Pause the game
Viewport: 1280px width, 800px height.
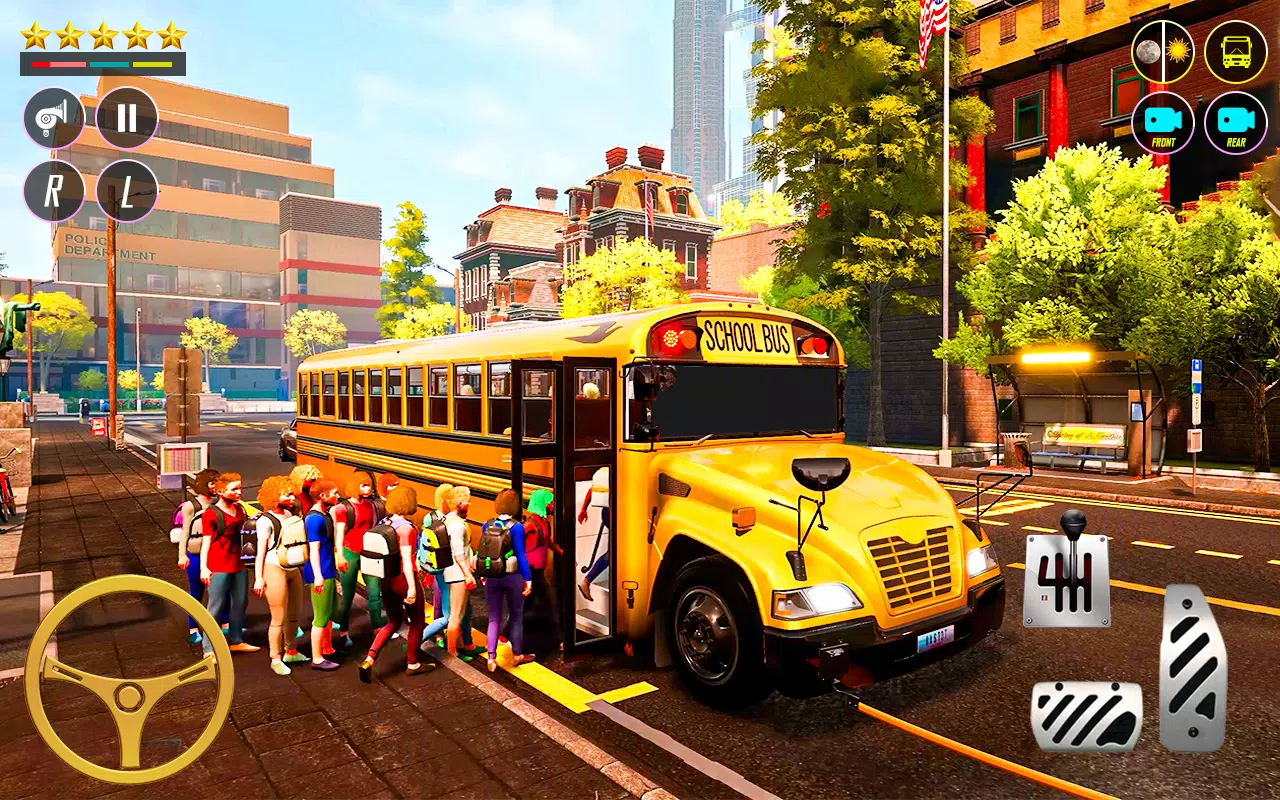(127, 118)
